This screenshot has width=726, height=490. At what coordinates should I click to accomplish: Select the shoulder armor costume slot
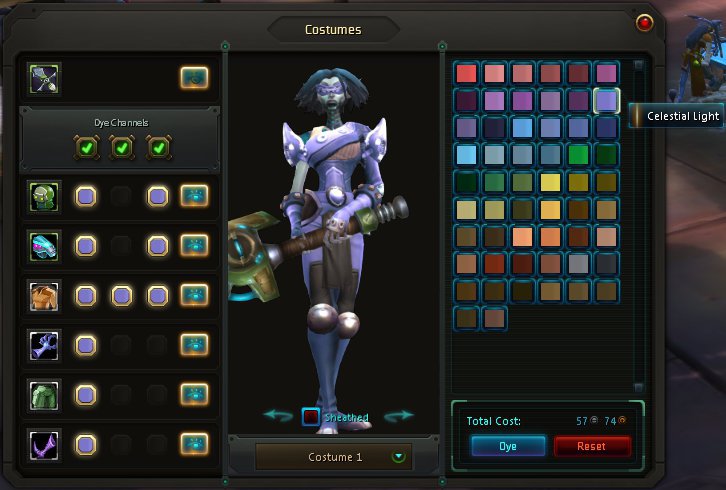pos(45,246)
